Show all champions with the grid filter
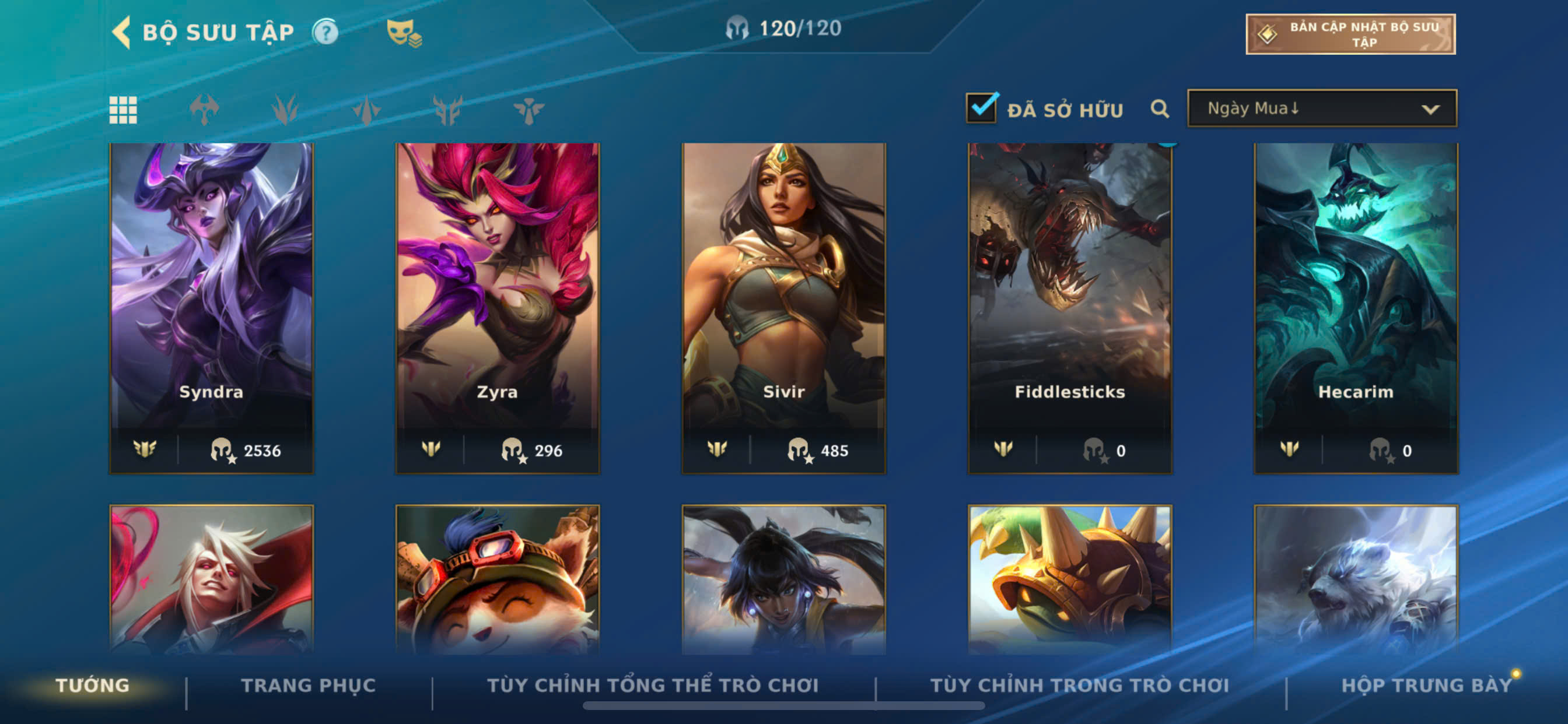The width and height of the screenshot is (1568, 724). click(x=123, y=110)
